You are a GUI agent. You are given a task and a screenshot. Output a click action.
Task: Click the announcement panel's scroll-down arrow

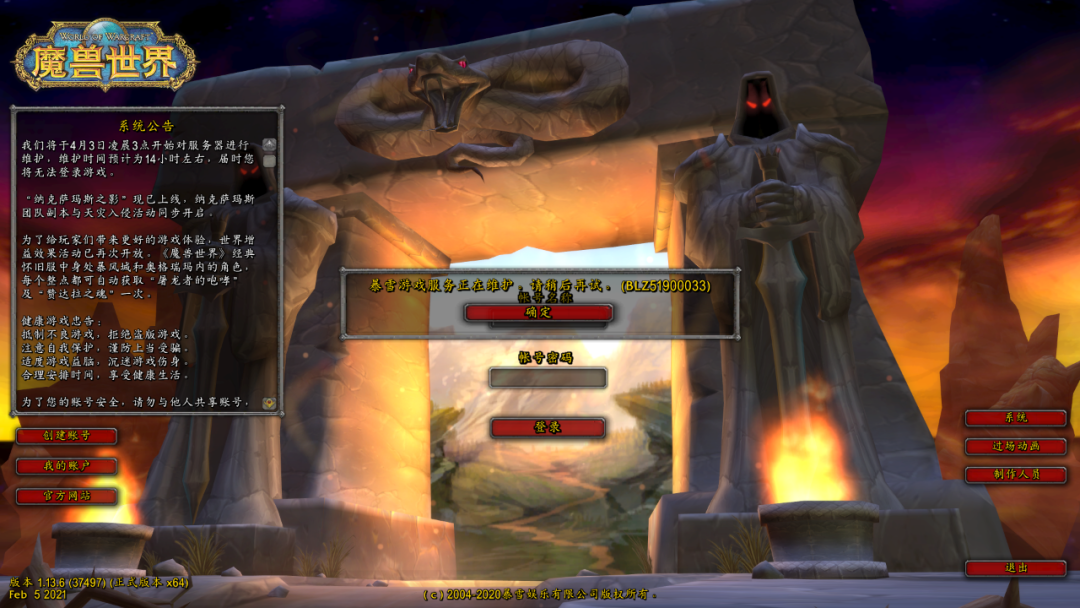click(x=269, y=403)
